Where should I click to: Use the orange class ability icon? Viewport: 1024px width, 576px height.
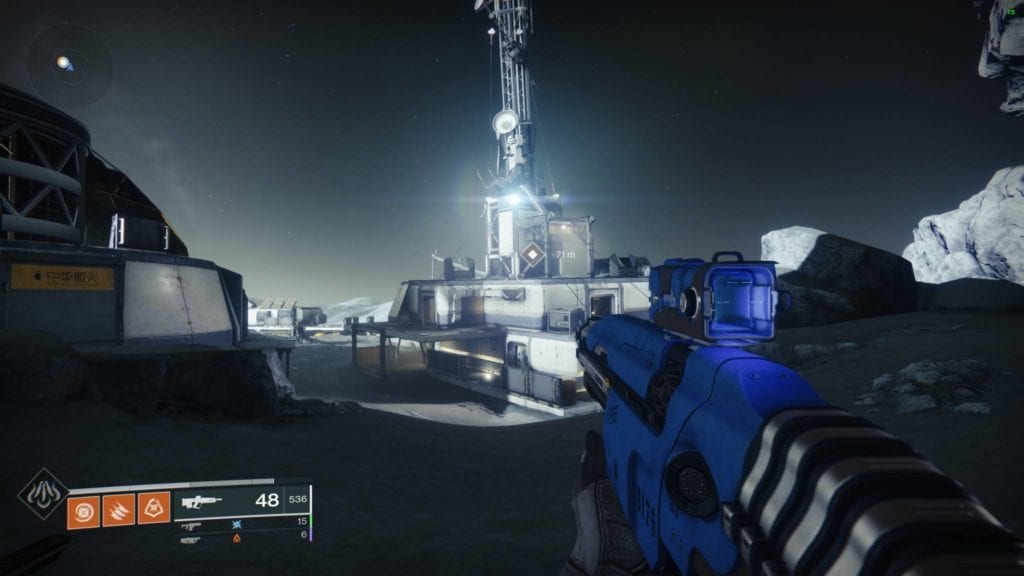coord(153,510)
